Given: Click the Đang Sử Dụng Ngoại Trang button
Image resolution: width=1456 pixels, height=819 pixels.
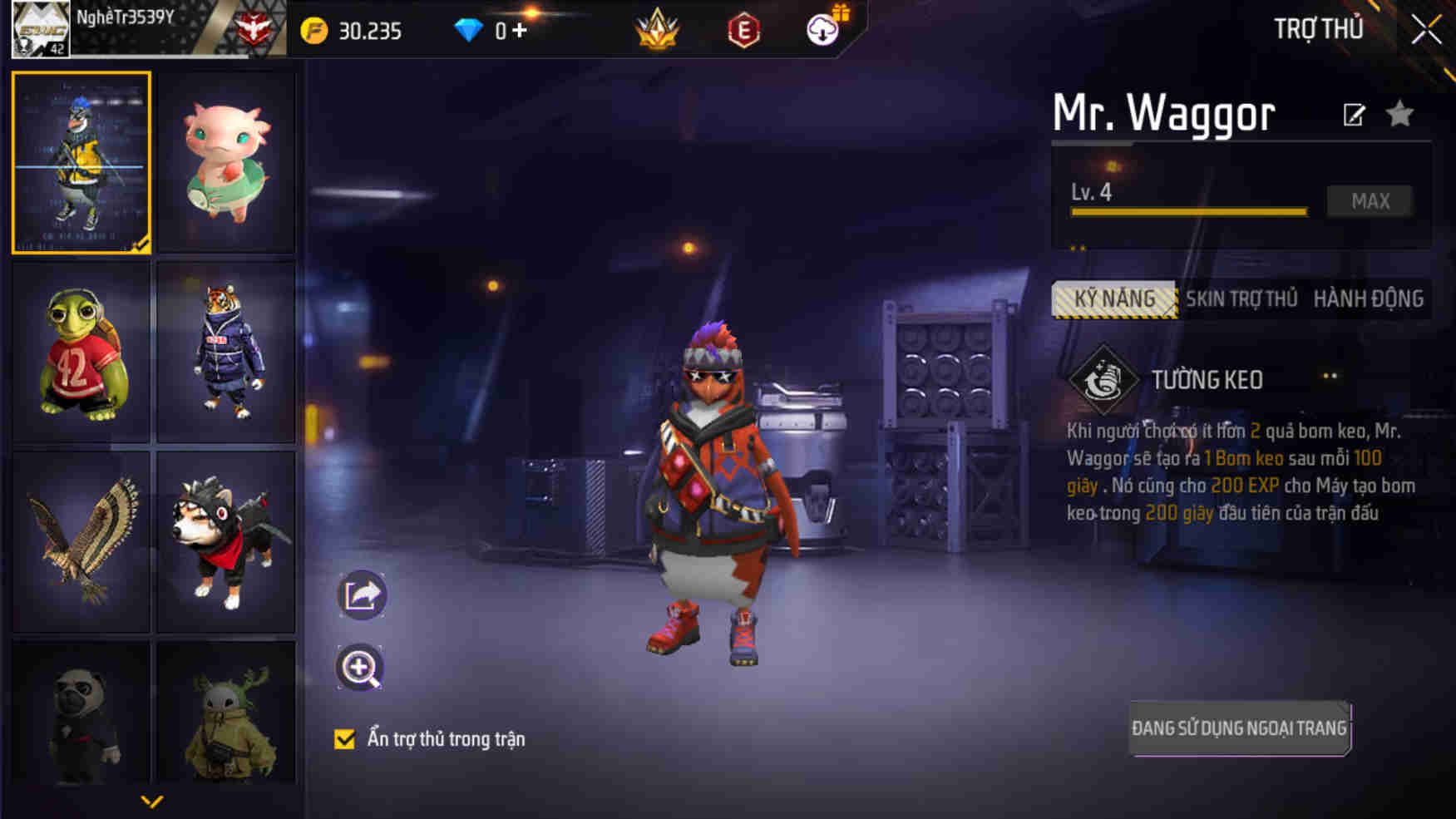Looking at the screenshot, I should [1239, 728].
